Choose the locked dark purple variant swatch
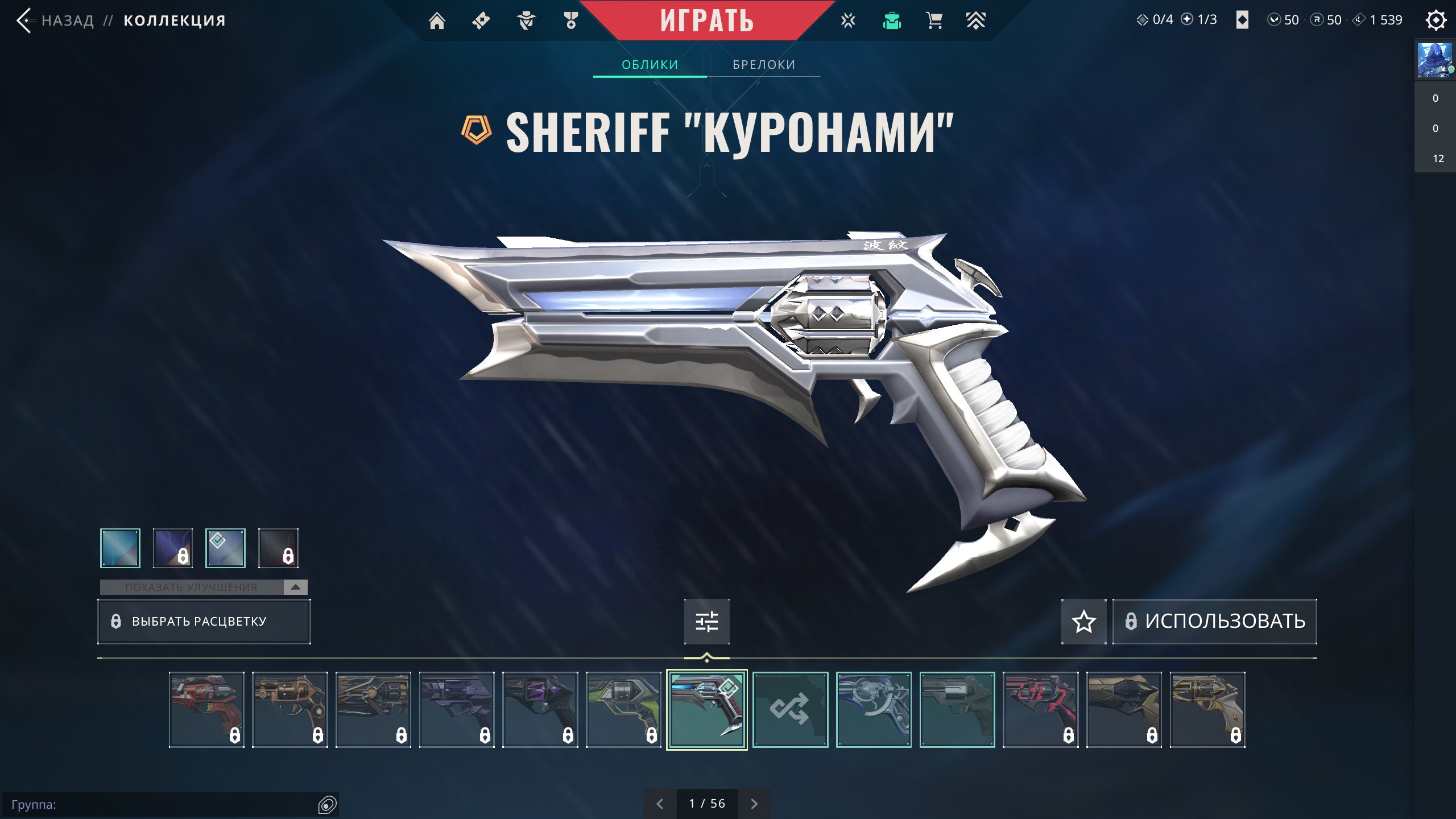The height and width of the screenshot is (819, 1456). [x=173, y=548]
